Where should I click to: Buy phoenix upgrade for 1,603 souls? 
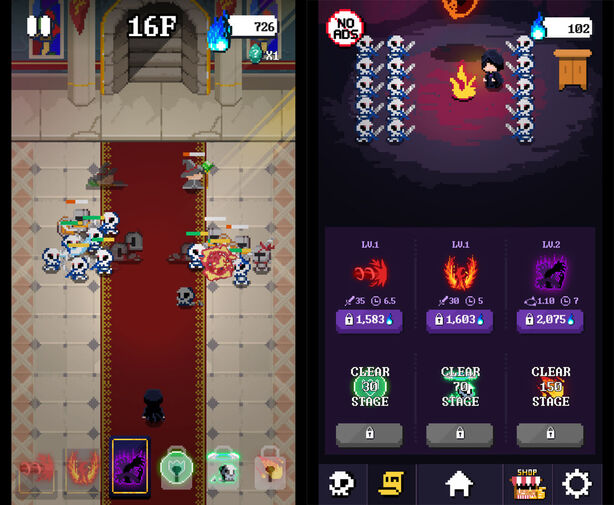tap(460, 320)
